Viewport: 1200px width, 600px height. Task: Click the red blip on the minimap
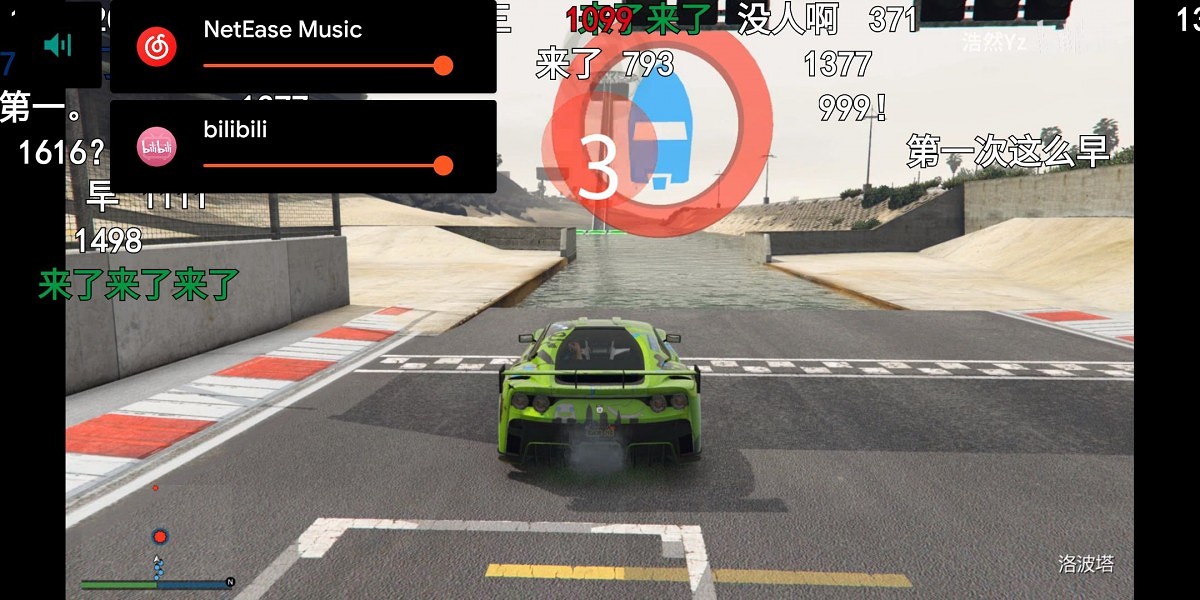pos(160,537)
